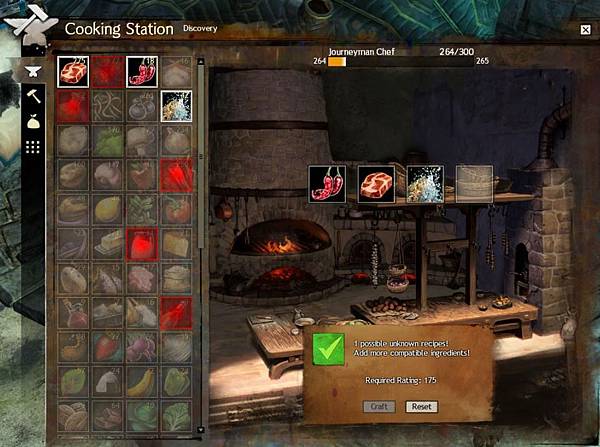Open the bag tab in sidebar
The width and height of the screenshot is (600, 447).
pos(32,122)
